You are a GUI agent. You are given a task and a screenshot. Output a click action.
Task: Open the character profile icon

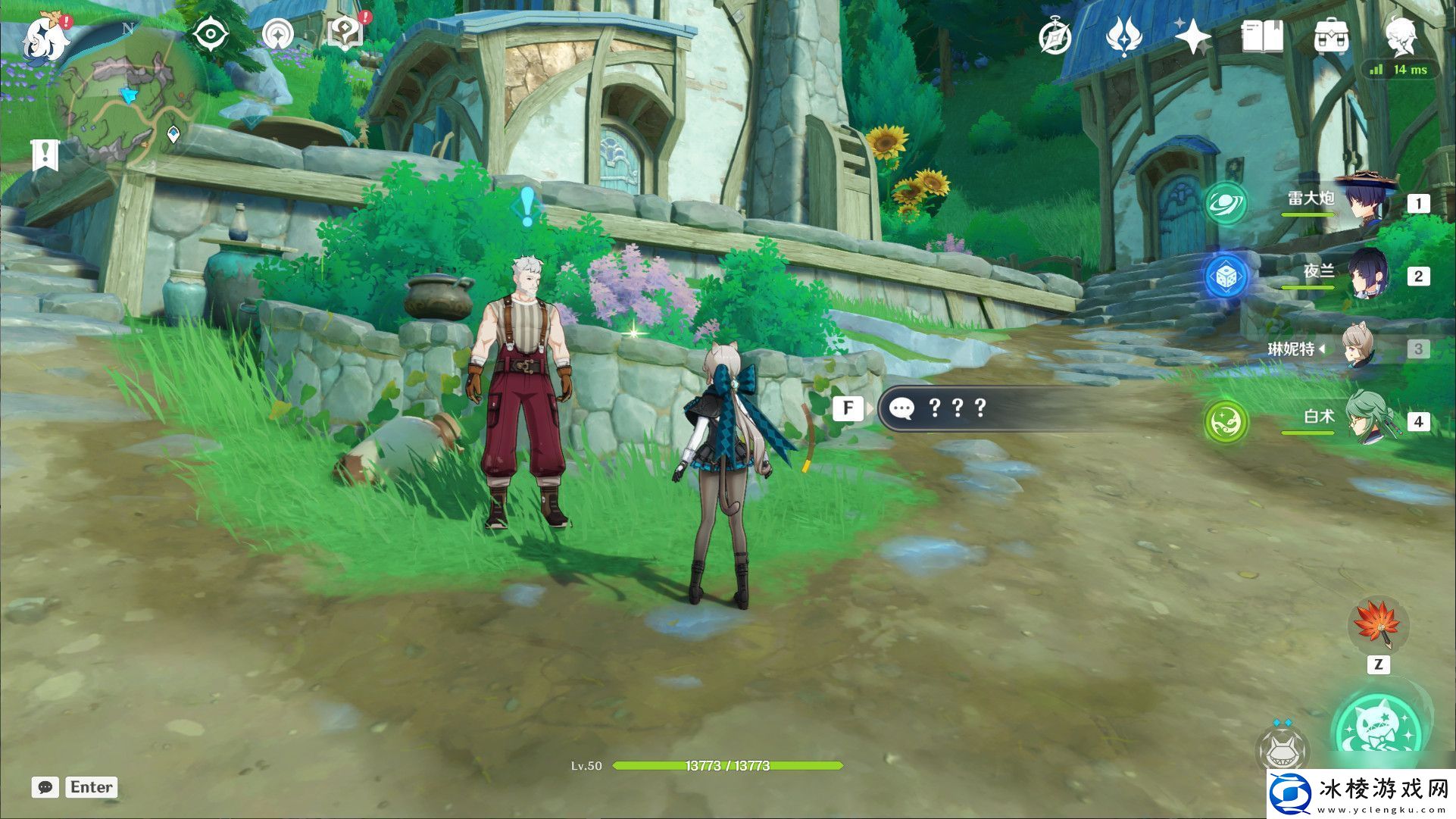(x=1401, y=36)
